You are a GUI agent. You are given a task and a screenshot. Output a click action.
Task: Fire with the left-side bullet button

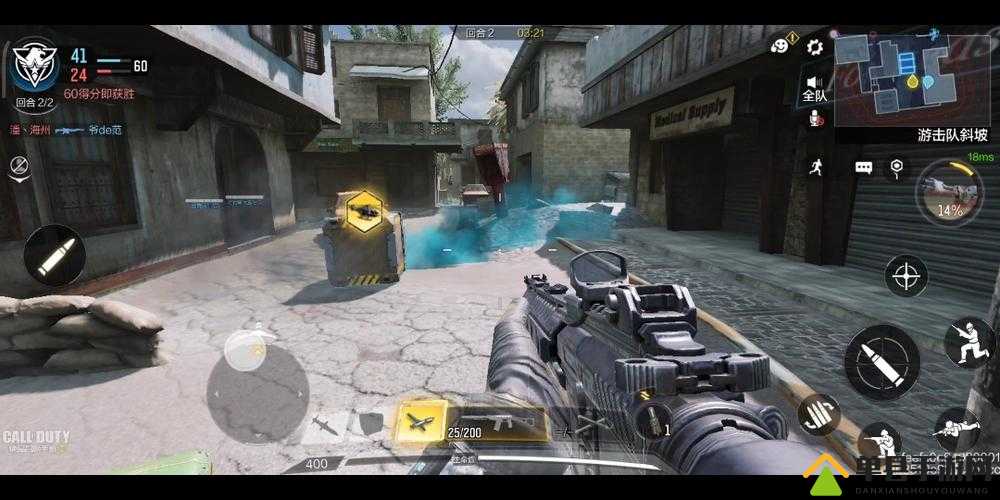pos(54,256)
